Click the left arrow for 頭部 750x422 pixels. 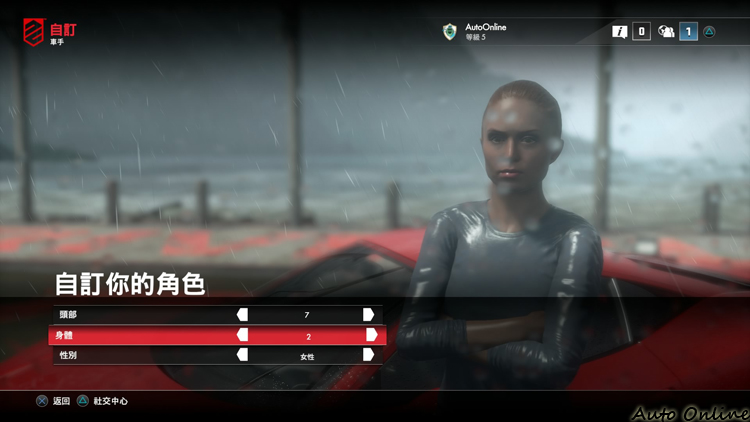click(242, 315)
